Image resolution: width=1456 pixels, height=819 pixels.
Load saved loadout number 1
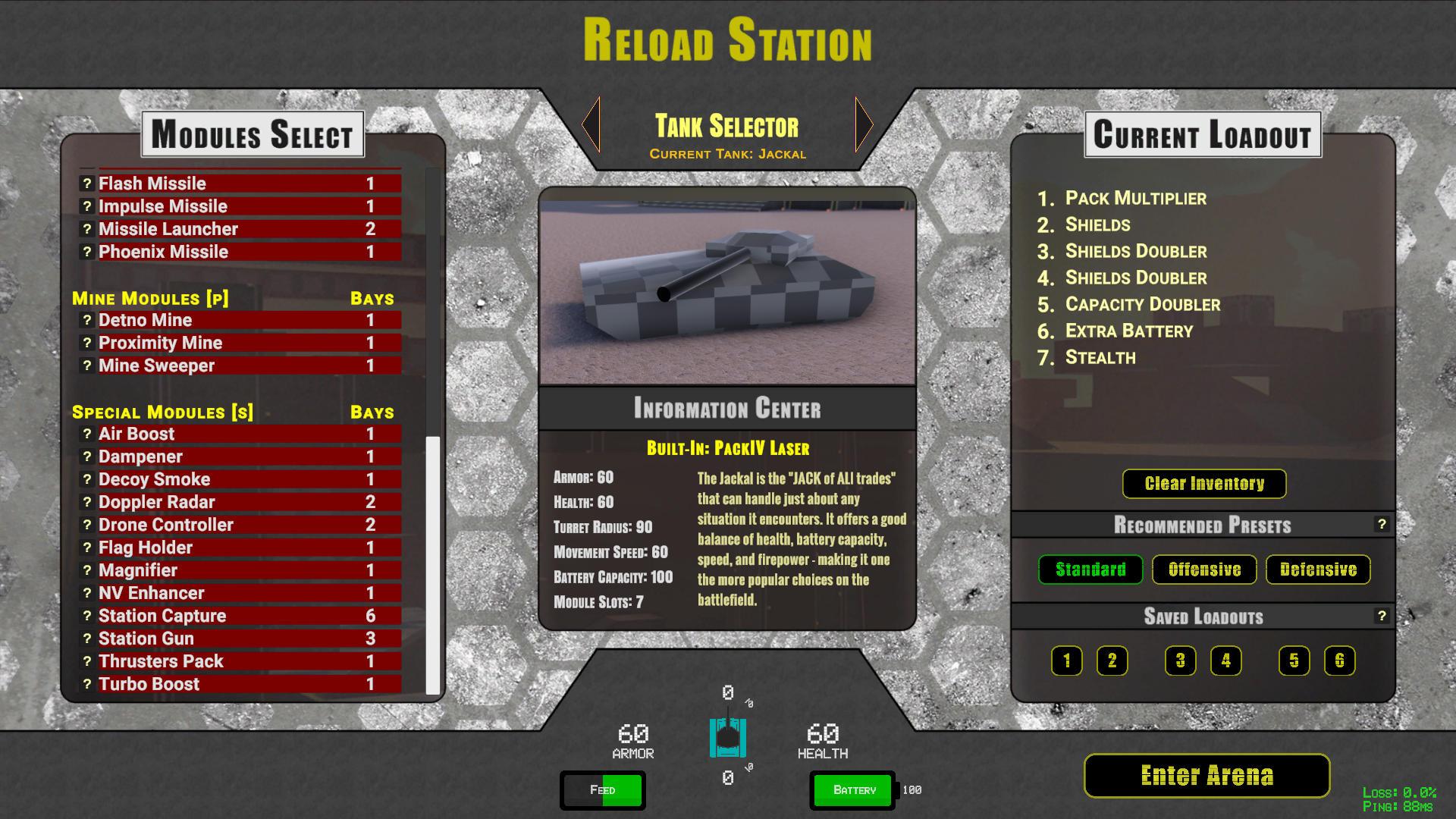click(x=1066, y=661)
